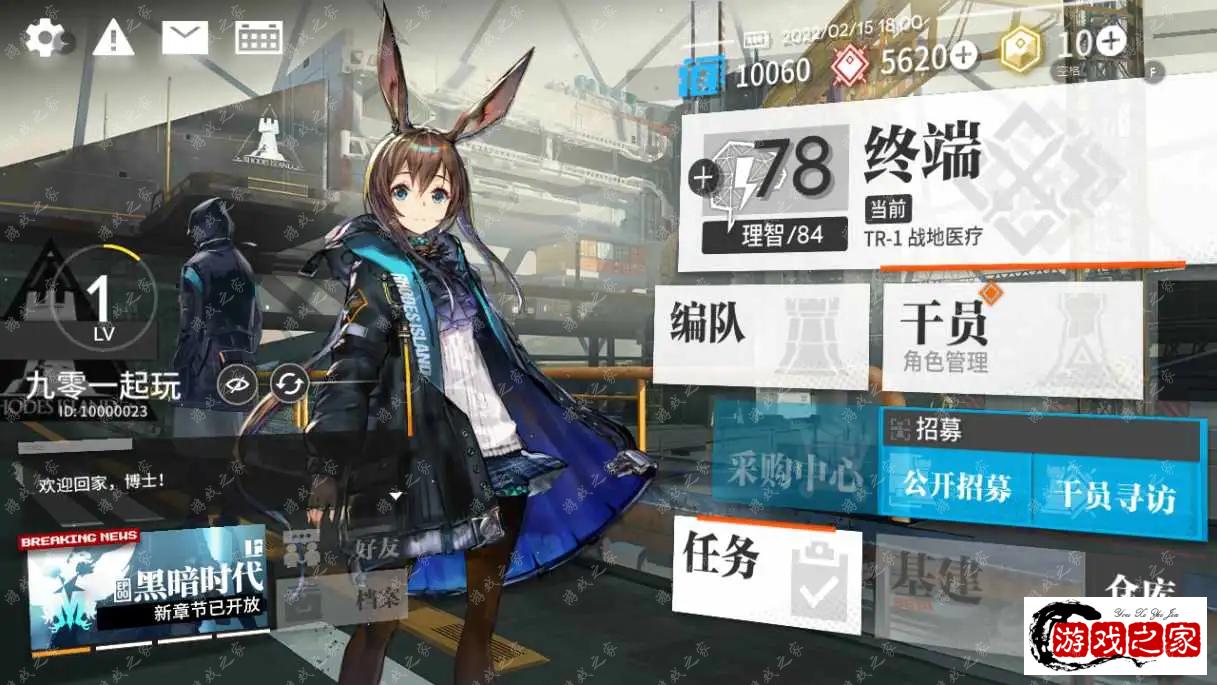Add Orundum via plus next to 5620

click(963, 56)
